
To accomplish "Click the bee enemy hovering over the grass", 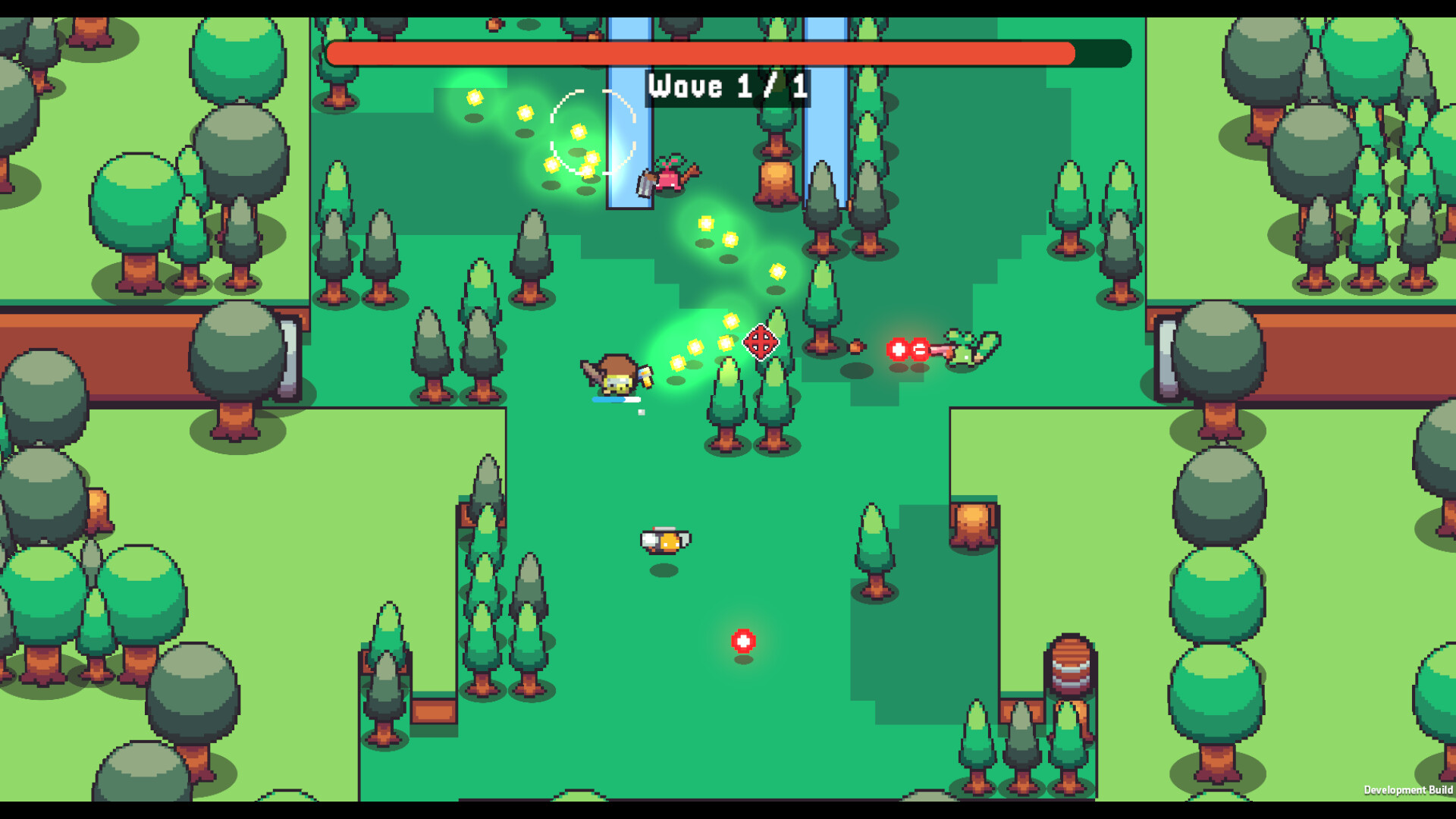I will 666,540.
